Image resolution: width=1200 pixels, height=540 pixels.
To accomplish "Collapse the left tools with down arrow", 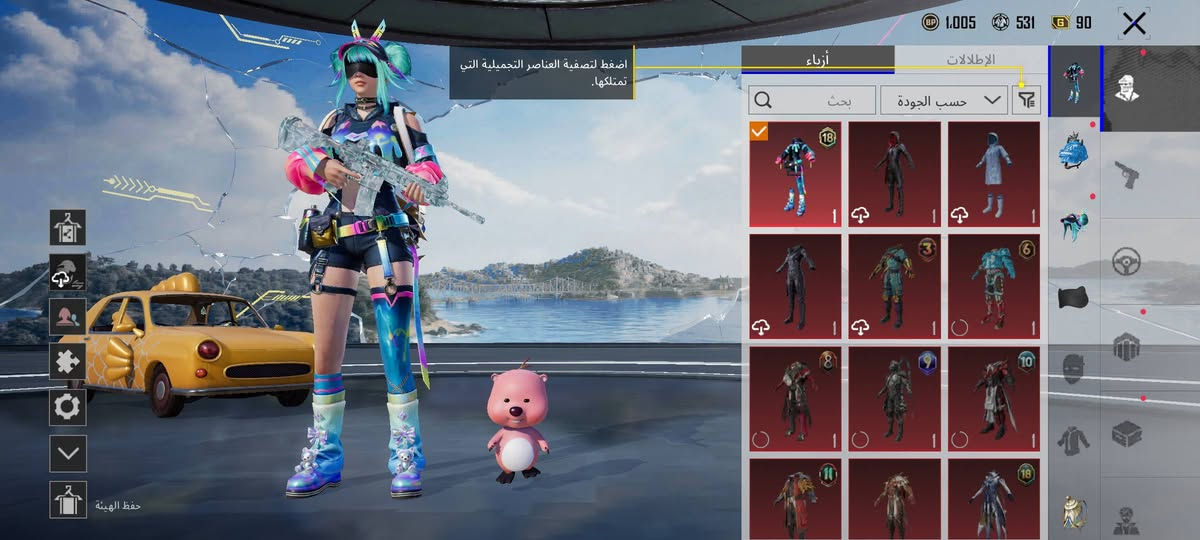I will pyautogui.click(x=68, y=453).
